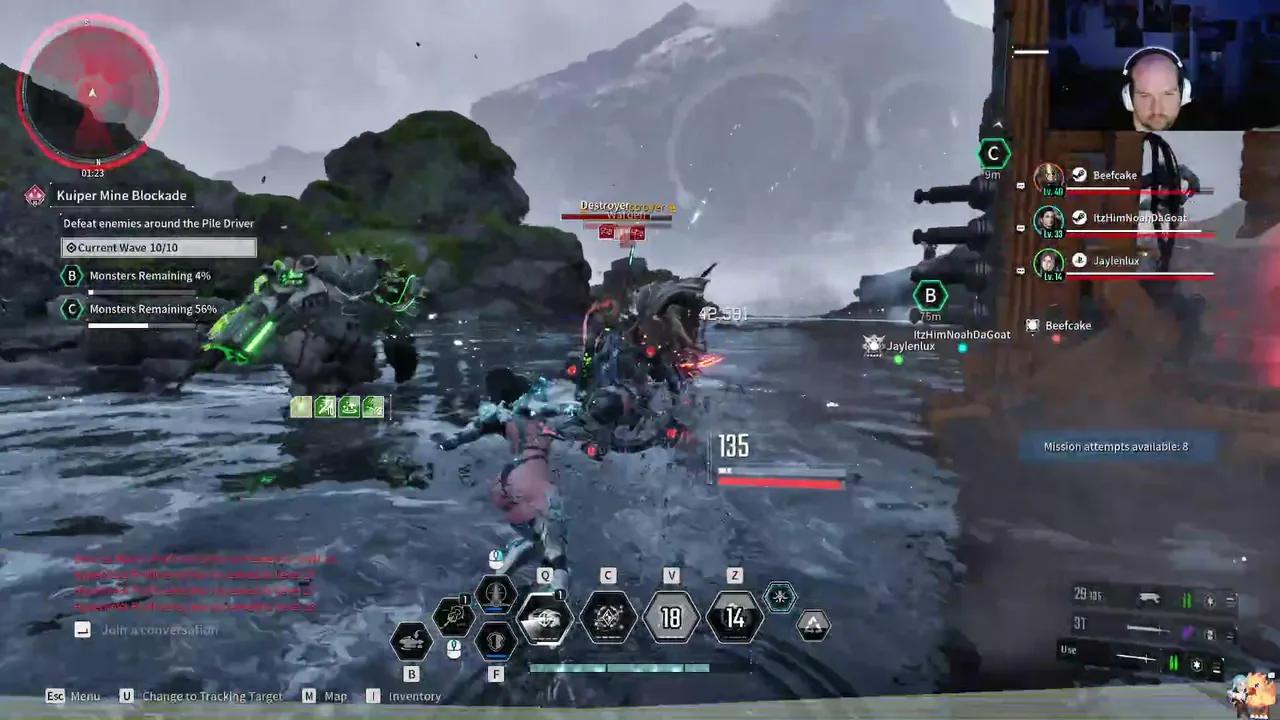Activate the Q skill hexagon
The image size is (1280, 720).
point(545,618)
